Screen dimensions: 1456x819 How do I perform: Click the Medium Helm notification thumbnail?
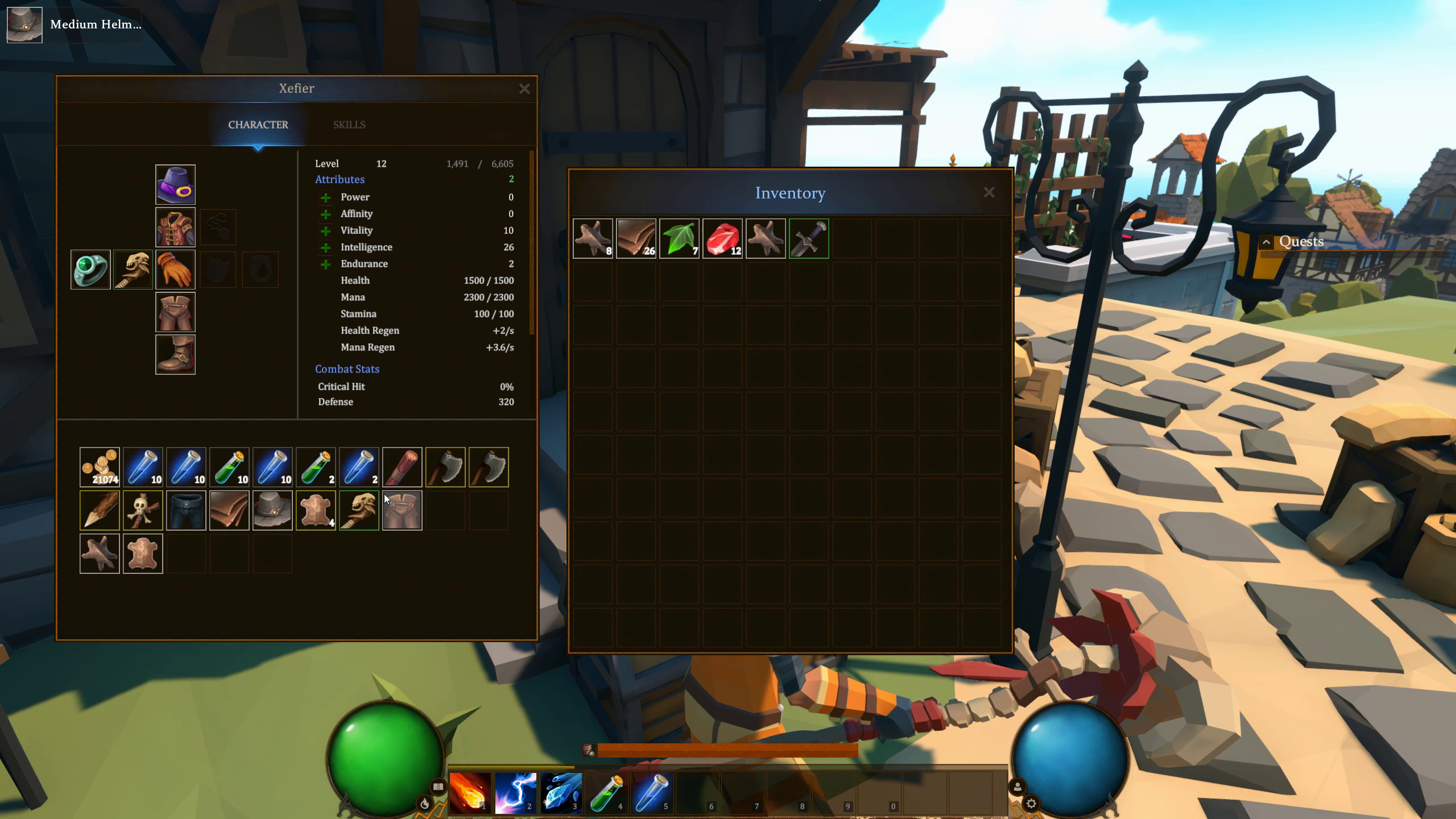[x=24, y=24]
